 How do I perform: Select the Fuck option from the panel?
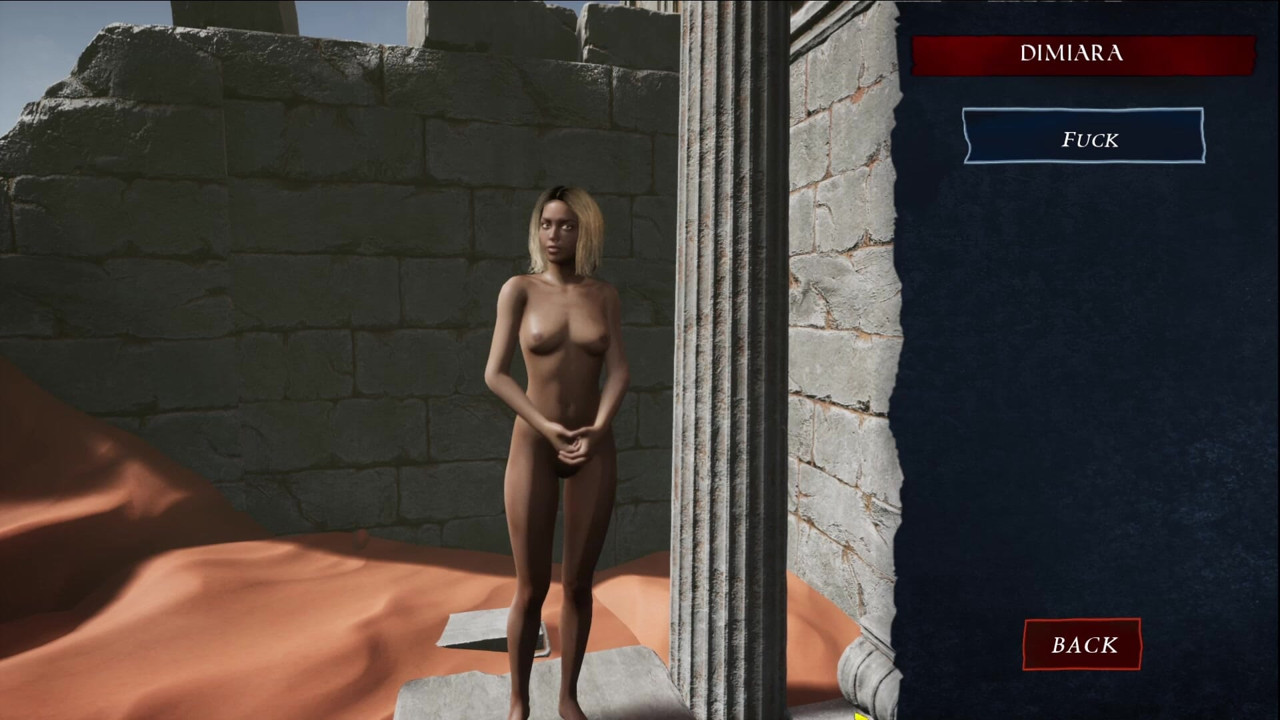(x=1084, y=140)
